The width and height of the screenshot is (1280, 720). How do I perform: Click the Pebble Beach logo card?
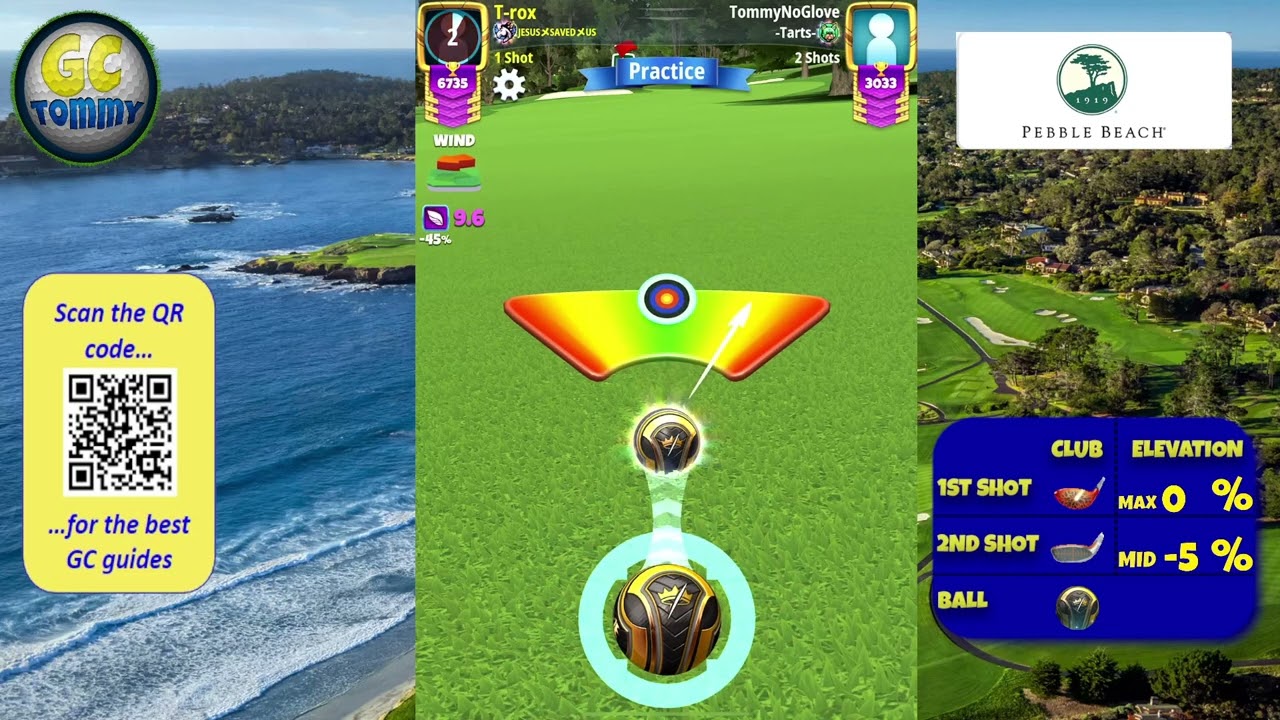(1093, 90)
